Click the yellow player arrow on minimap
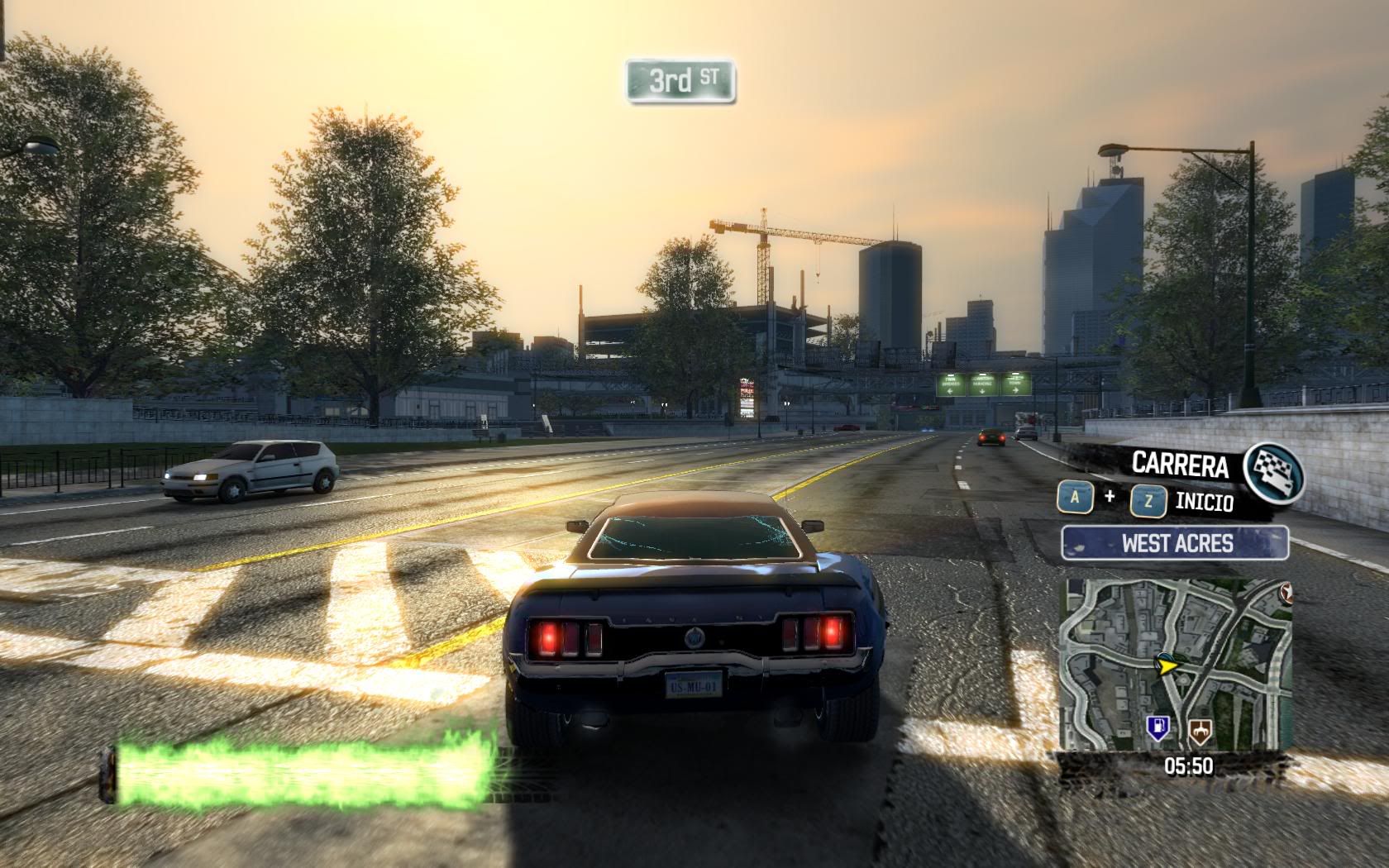 [1167, 663]
